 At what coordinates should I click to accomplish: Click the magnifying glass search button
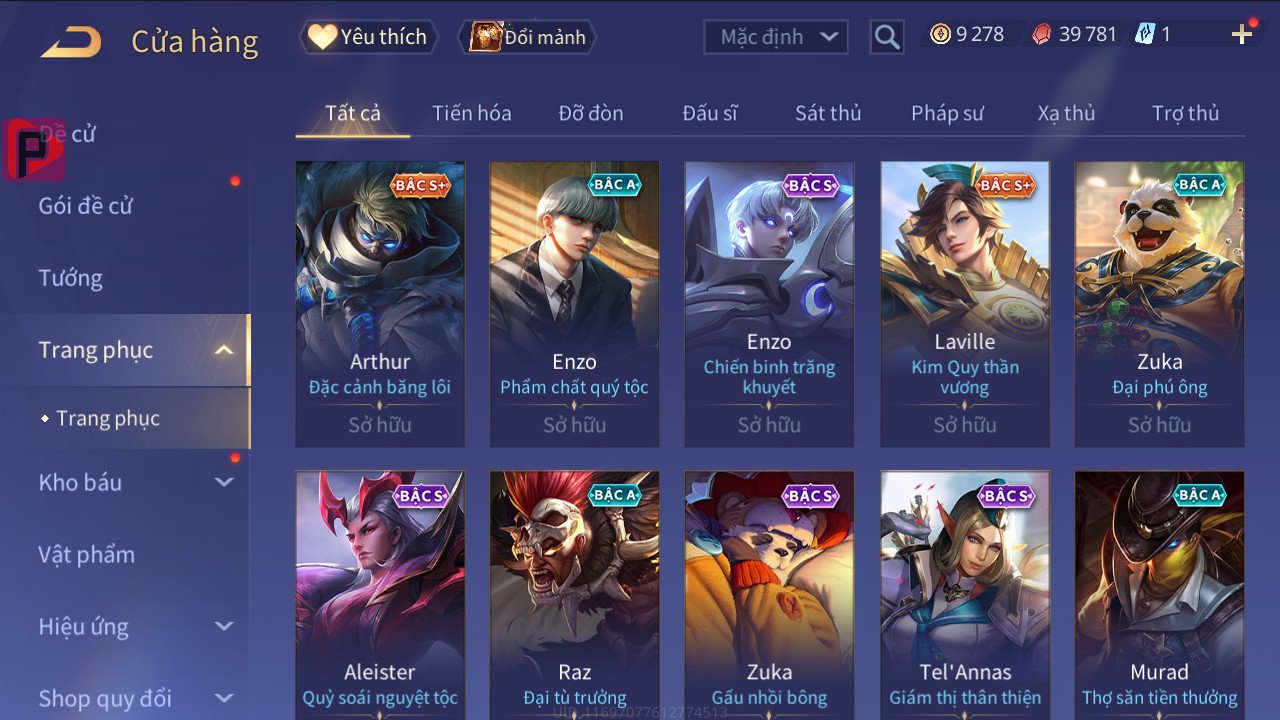click(887, 37)
